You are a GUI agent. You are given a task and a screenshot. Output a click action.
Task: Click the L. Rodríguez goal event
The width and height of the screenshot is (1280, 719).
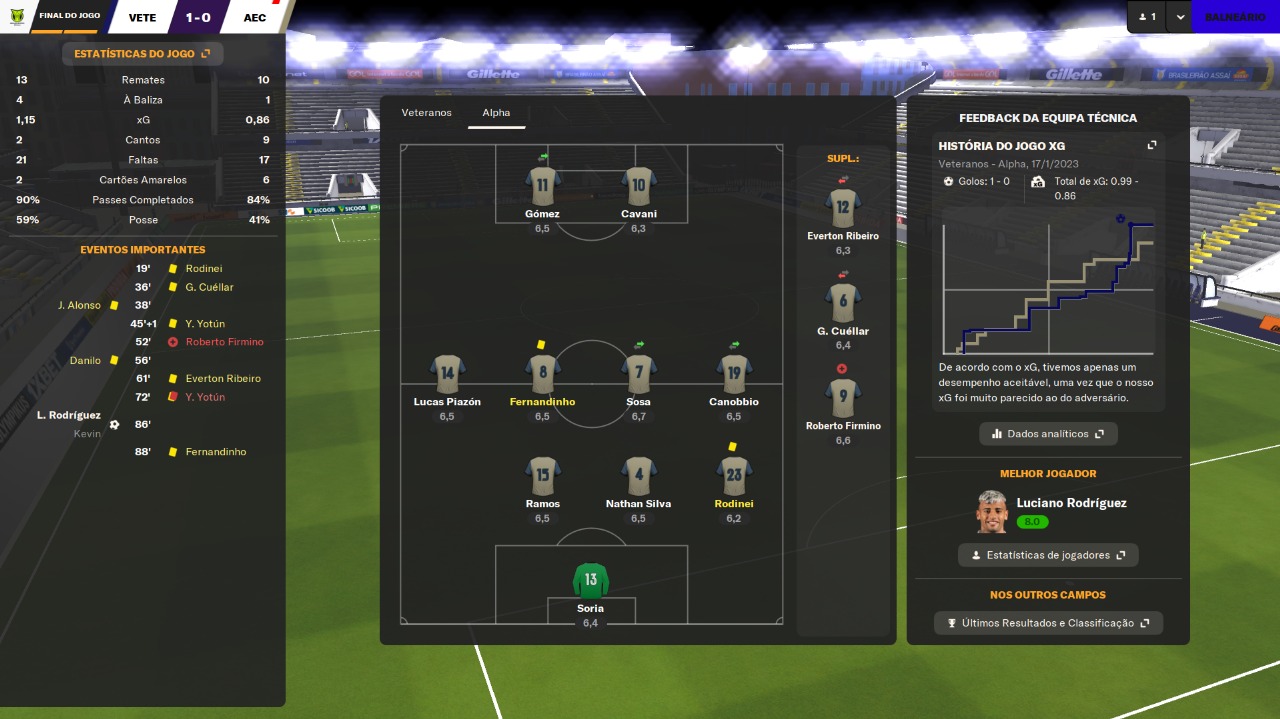69,415
